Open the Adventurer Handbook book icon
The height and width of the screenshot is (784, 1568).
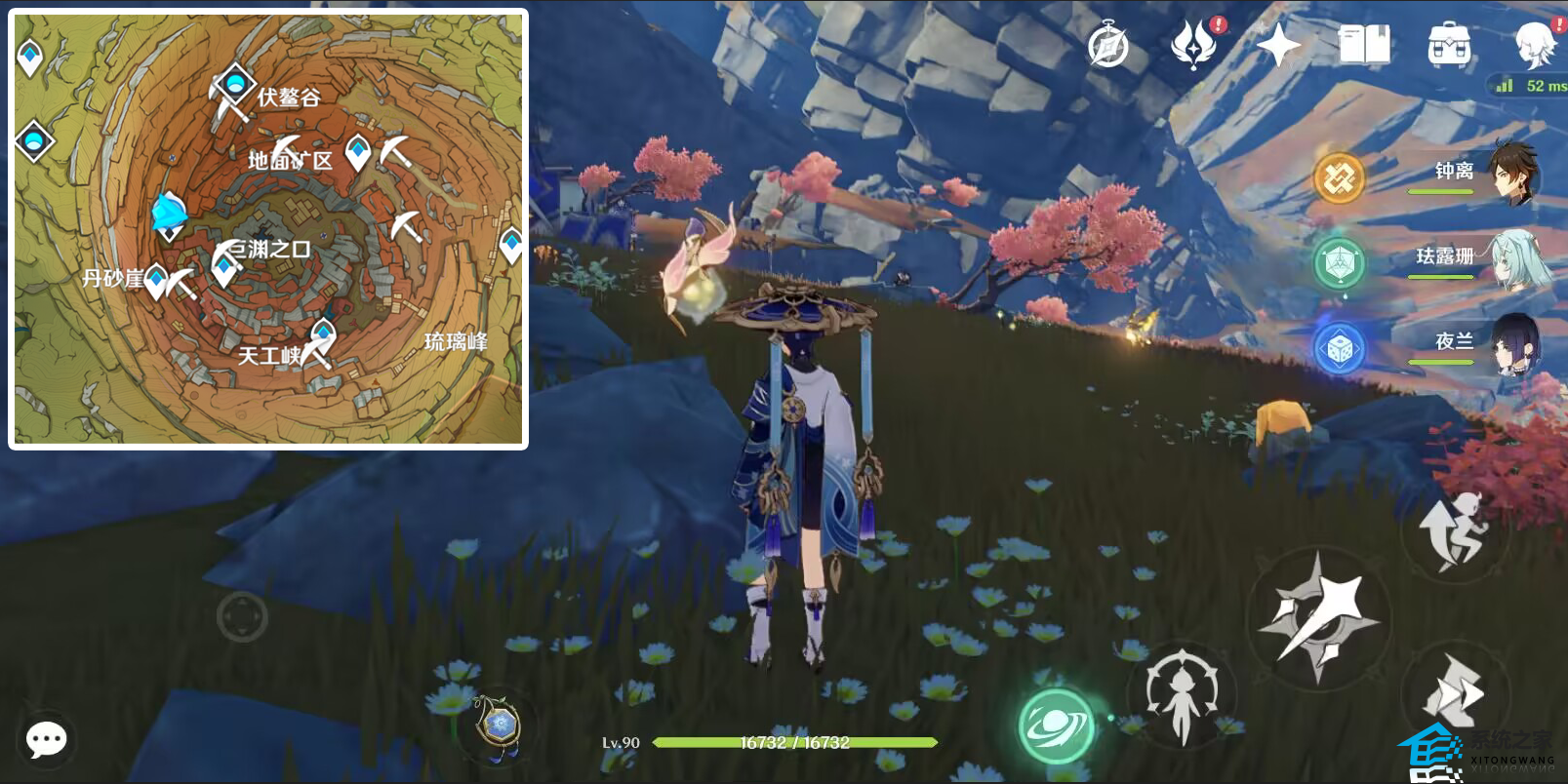pos(1364,45)
